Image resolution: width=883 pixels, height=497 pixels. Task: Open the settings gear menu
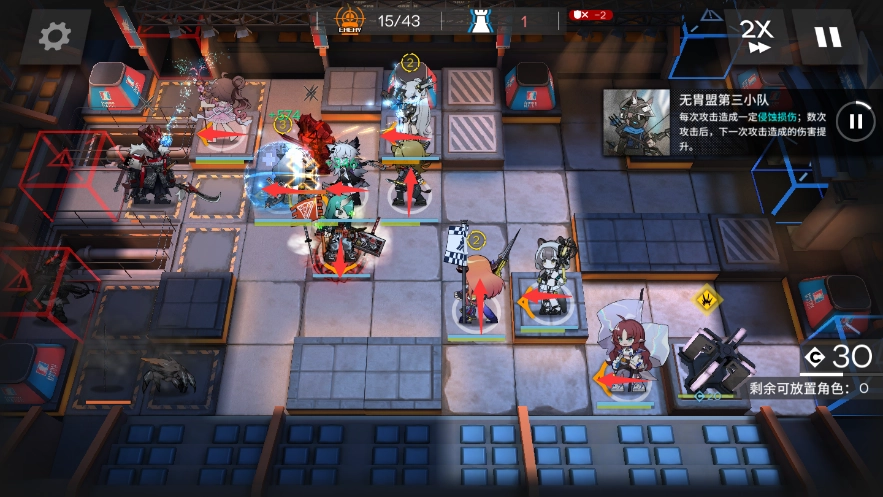click(54, 37)
